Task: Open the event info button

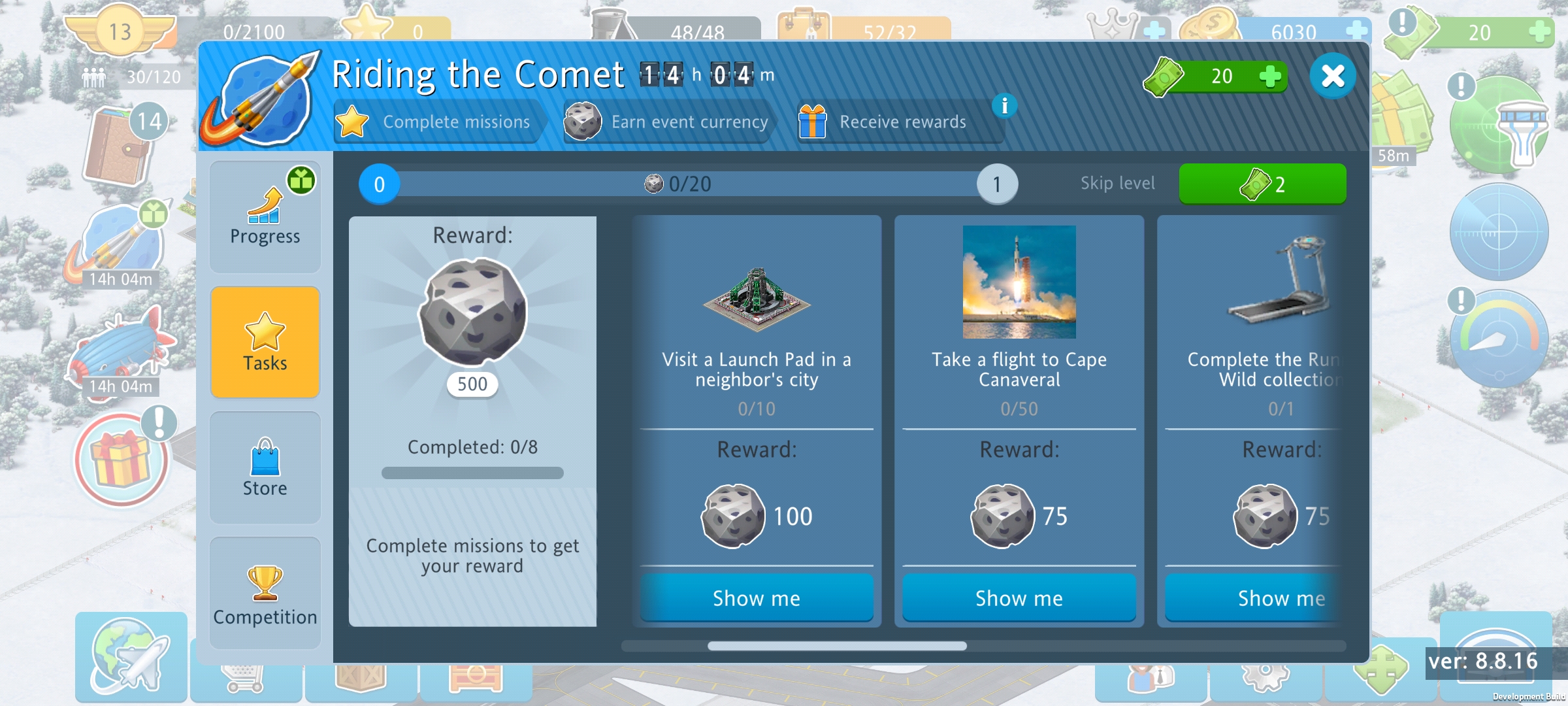Action: [x=1004, y=105]
